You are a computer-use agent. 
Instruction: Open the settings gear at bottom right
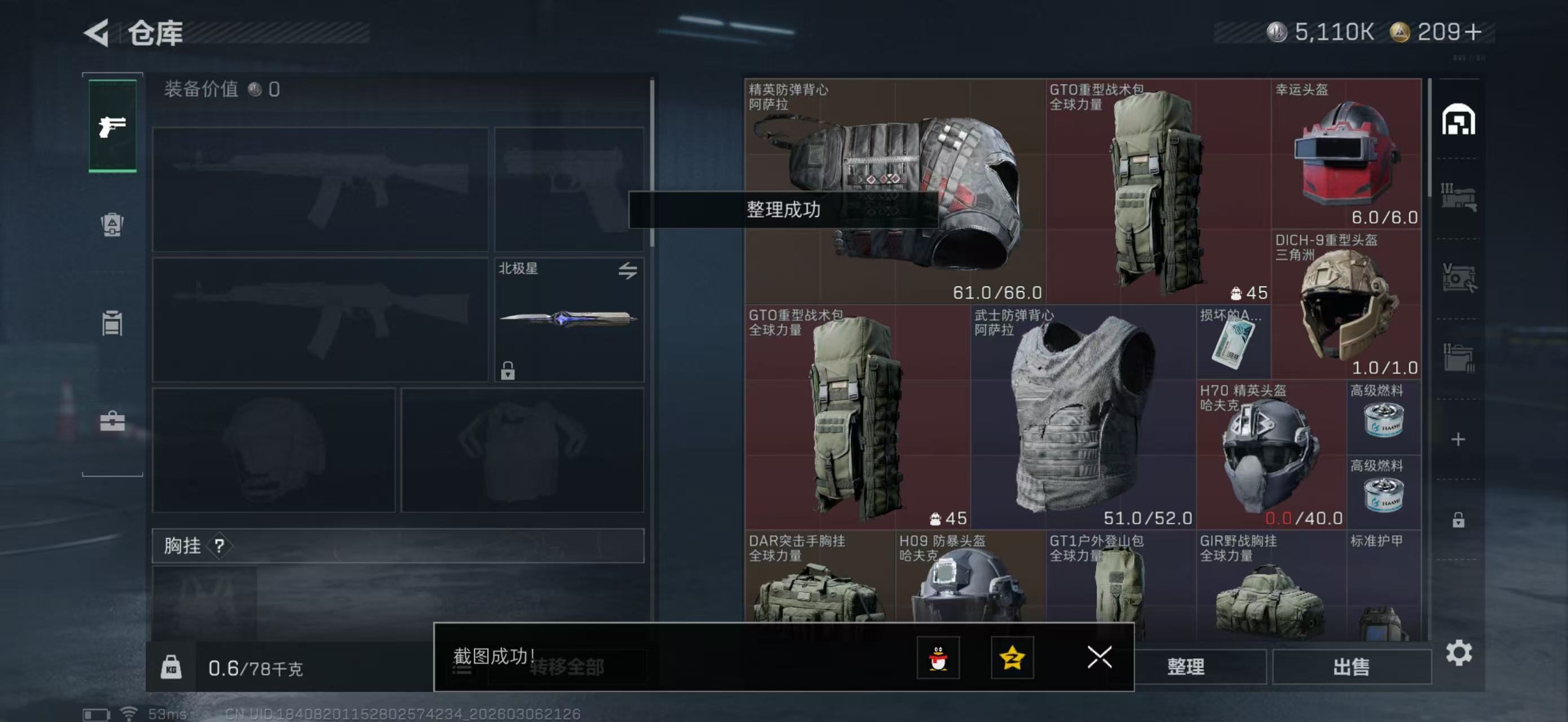click(1459, 652)
